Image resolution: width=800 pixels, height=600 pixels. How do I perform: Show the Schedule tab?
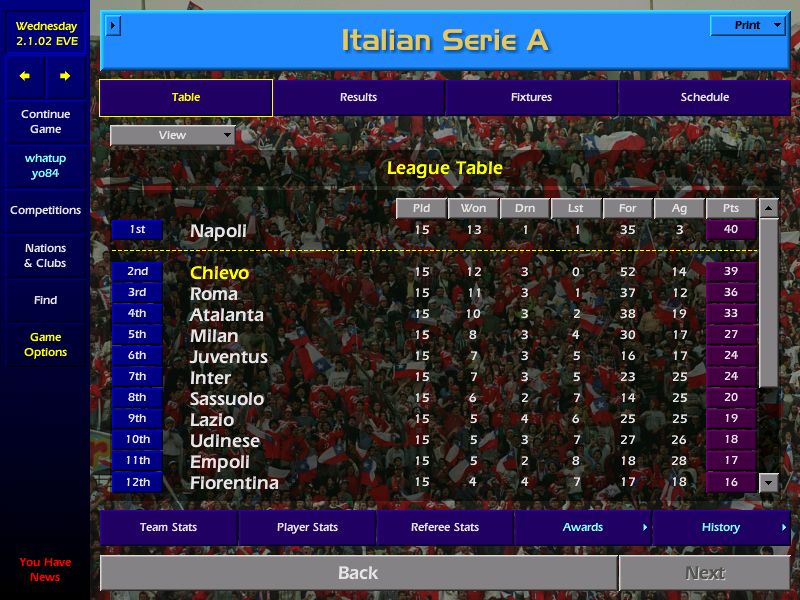click(x=704, y=98)
